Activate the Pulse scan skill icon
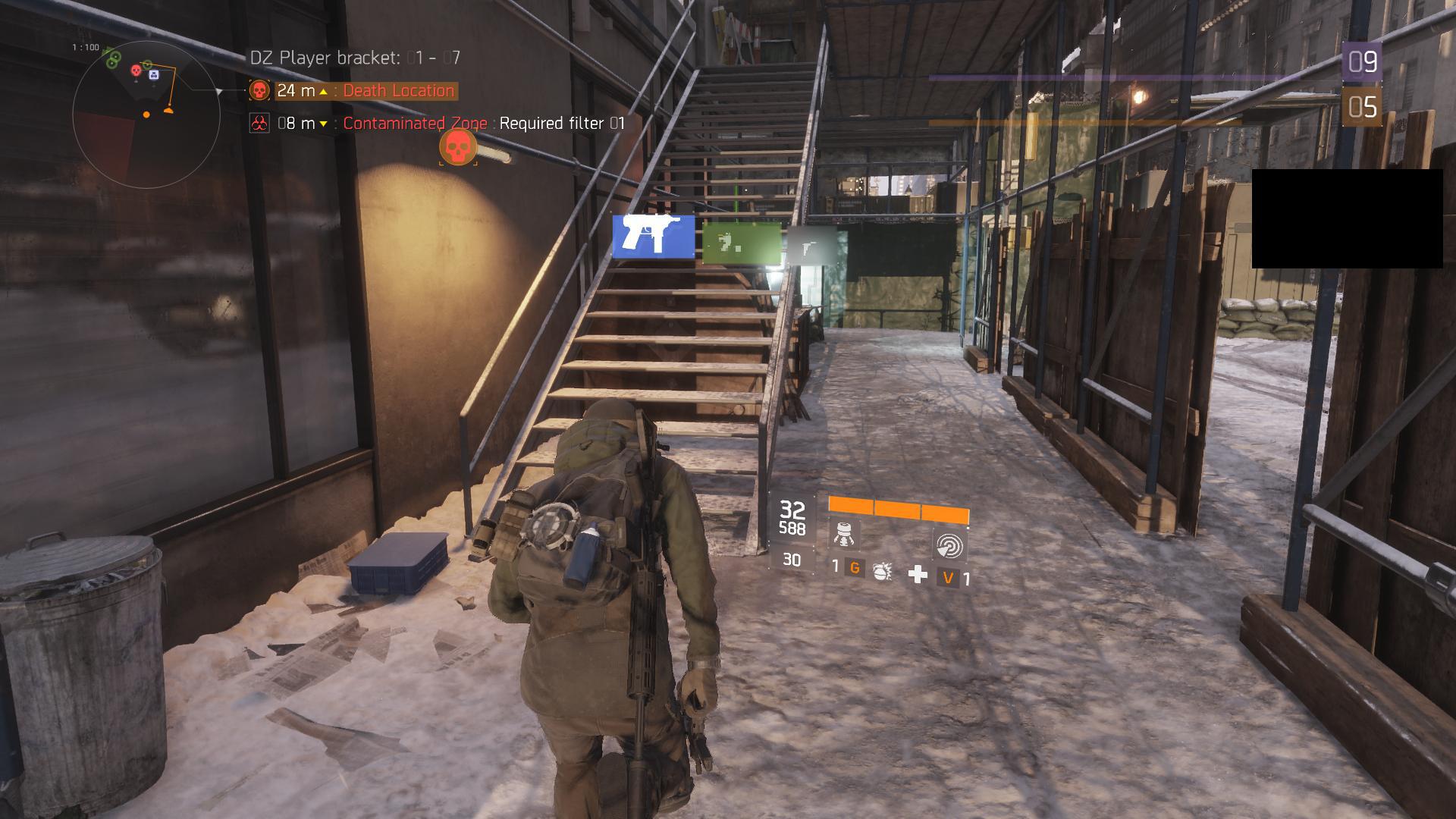The image size is (1456, 819). click(x=948, y=545)
